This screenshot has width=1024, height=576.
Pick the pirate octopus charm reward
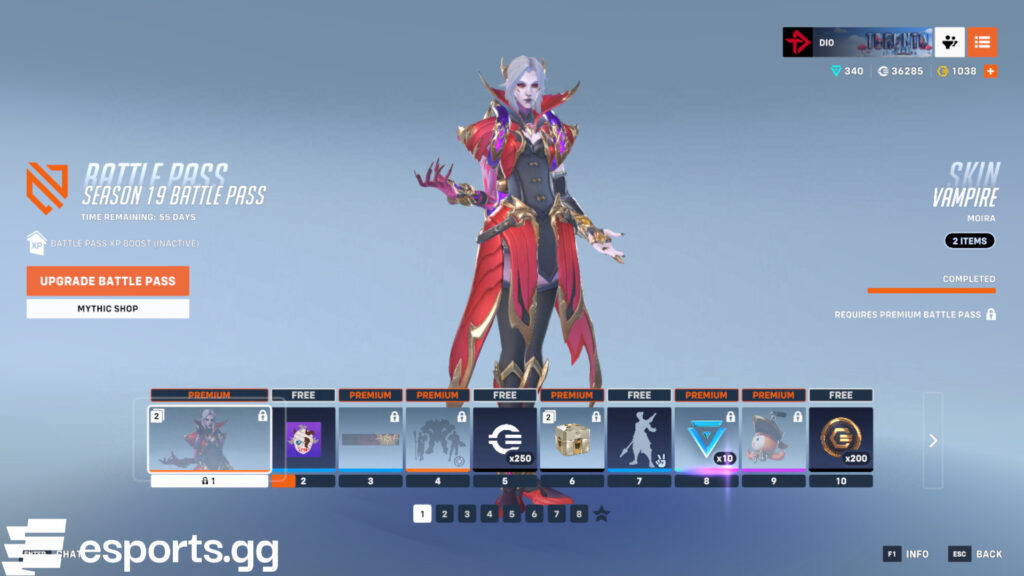point(773,438)
